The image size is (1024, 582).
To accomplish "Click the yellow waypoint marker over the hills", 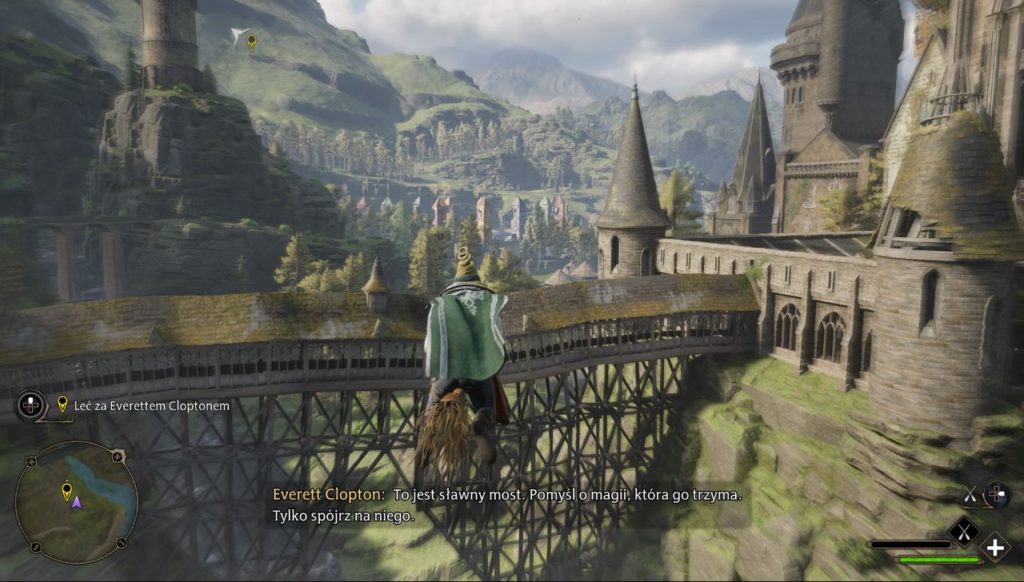I will point(252,41).
